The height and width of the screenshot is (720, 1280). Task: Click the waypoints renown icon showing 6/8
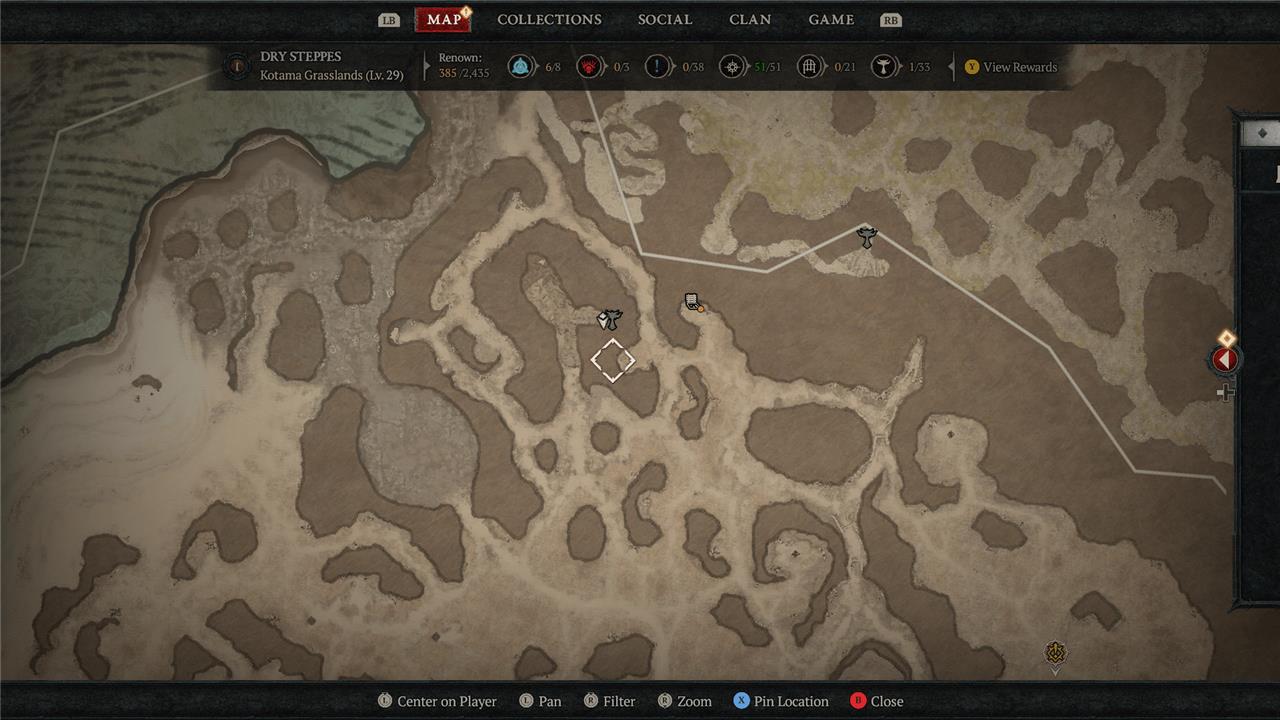[520, 67]
